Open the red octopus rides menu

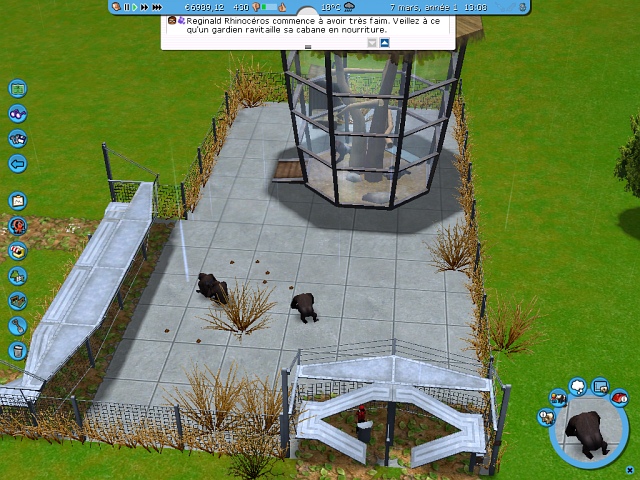(x=17, y=226)
